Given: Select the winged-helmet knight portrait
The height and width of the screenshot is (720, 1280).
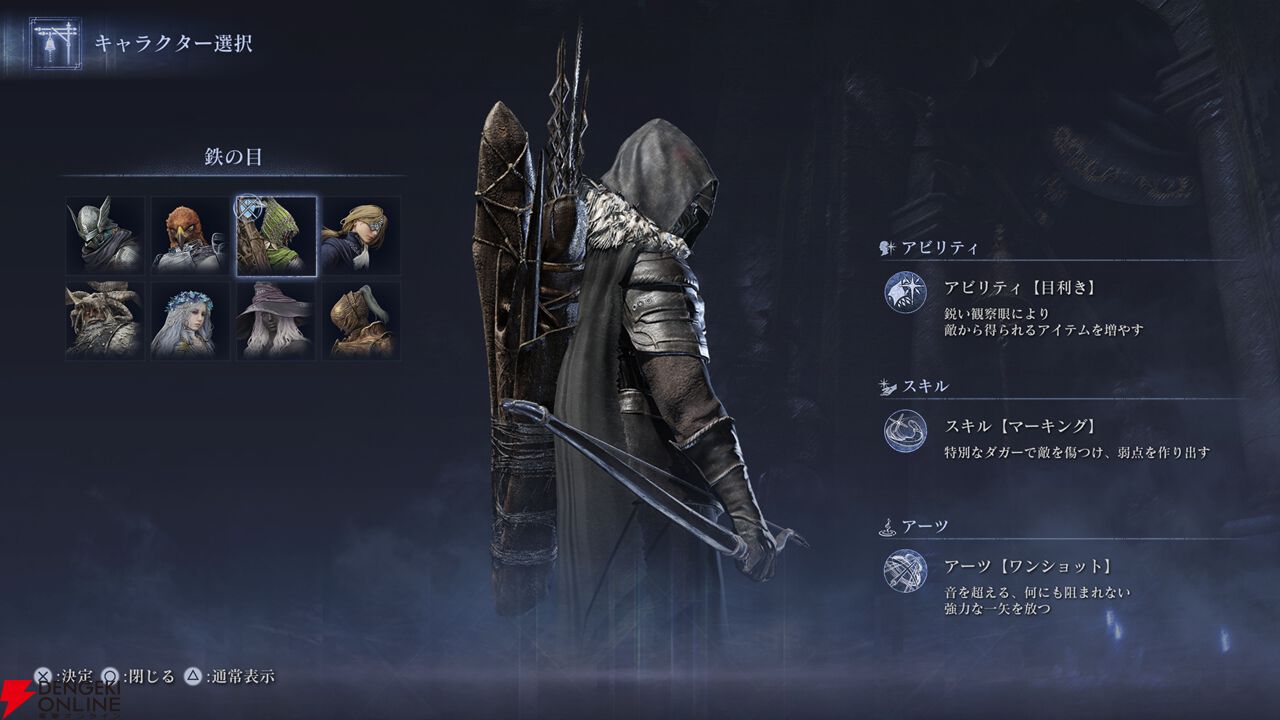Looking at the screenshot, I should click(105, 236).
